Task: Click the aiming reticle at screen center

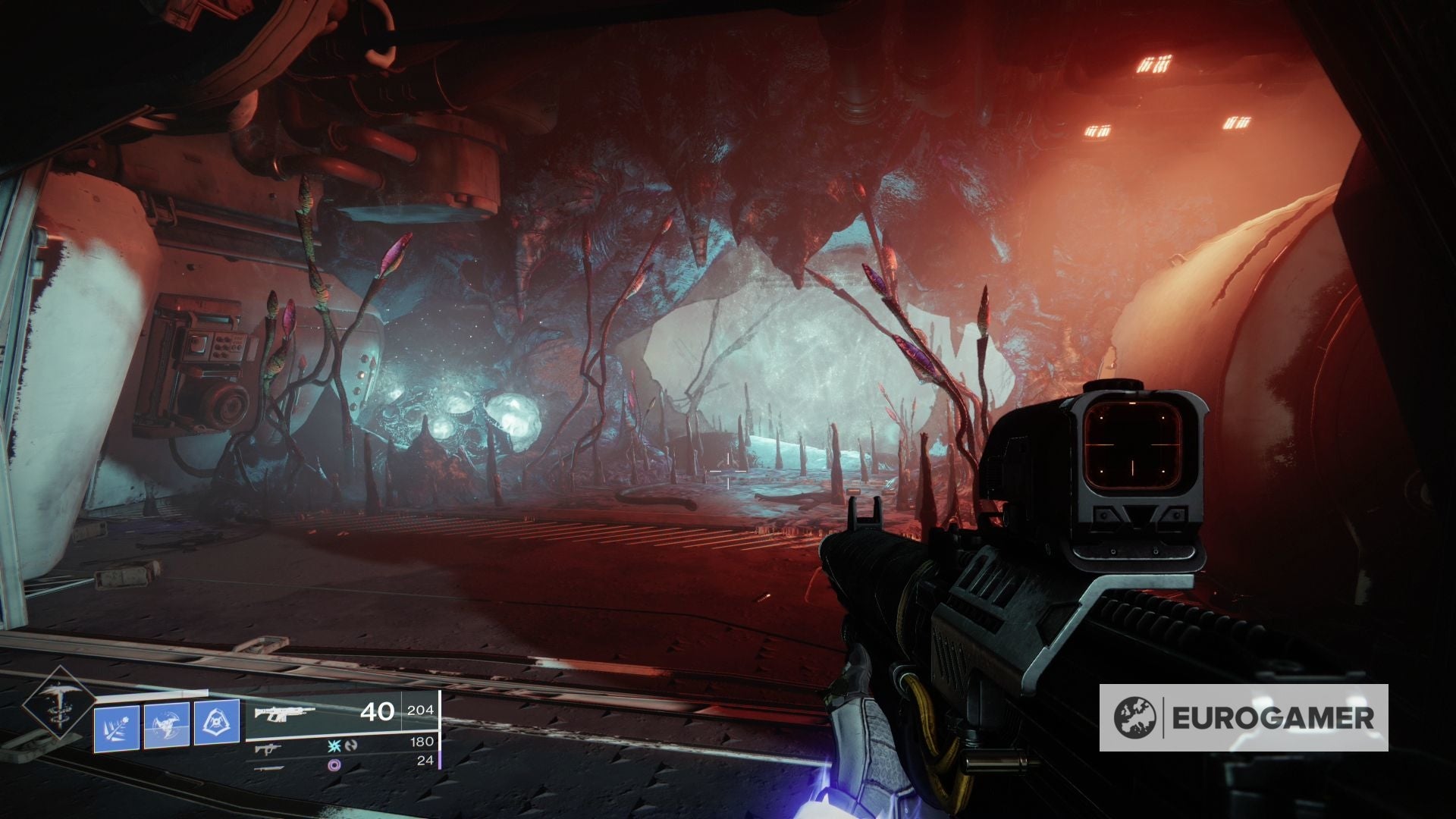Action: pos(729,470)
